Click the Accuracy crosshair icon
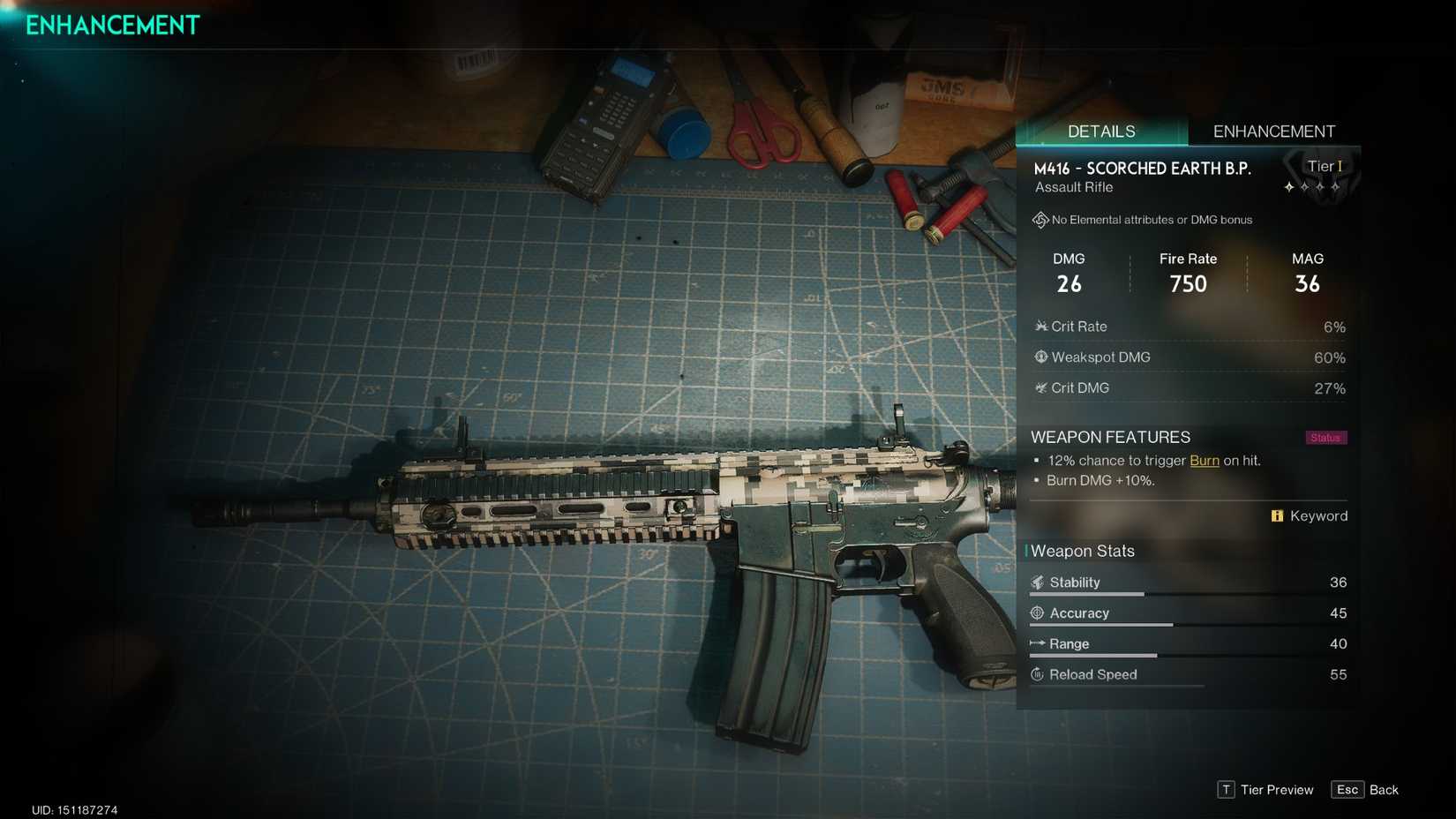This screenshot has height=819, width=1456. (x=1037, y=613)
